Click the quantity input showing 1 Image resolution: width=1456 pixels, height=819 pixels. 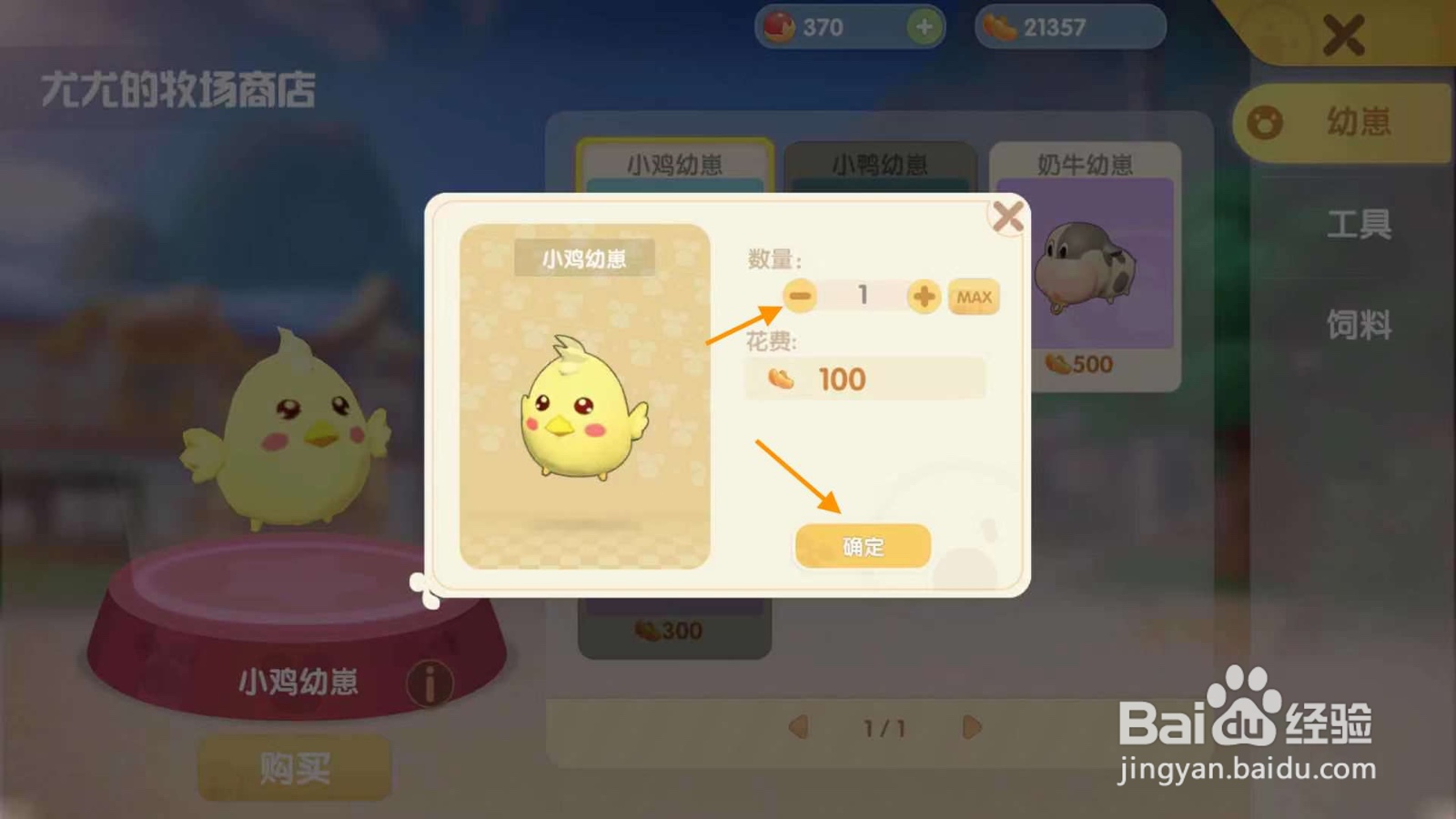pos(861,296)
